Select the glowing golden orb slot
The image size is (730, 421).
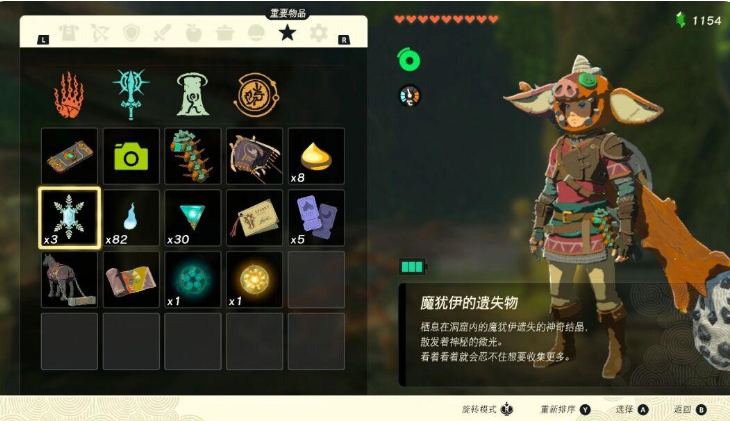pos(254,279)
